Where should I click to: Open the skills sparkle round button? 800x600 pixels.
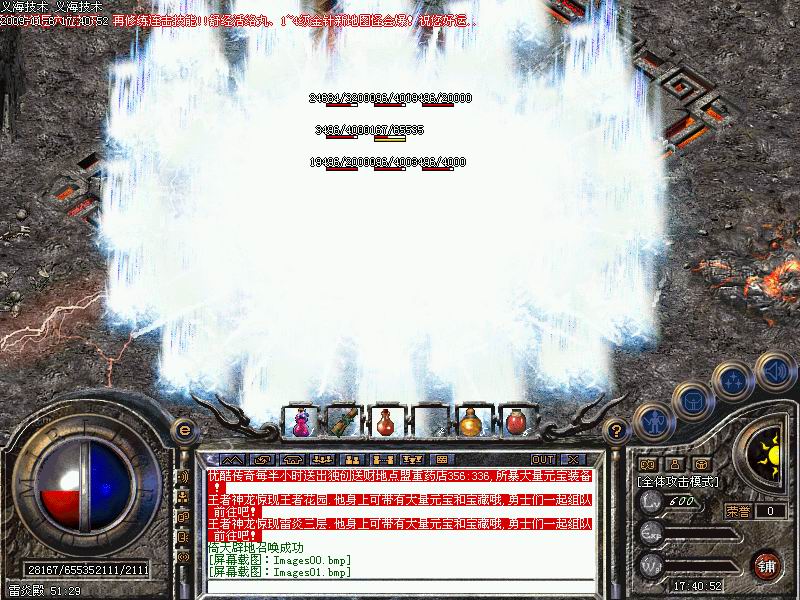[734, 381]
